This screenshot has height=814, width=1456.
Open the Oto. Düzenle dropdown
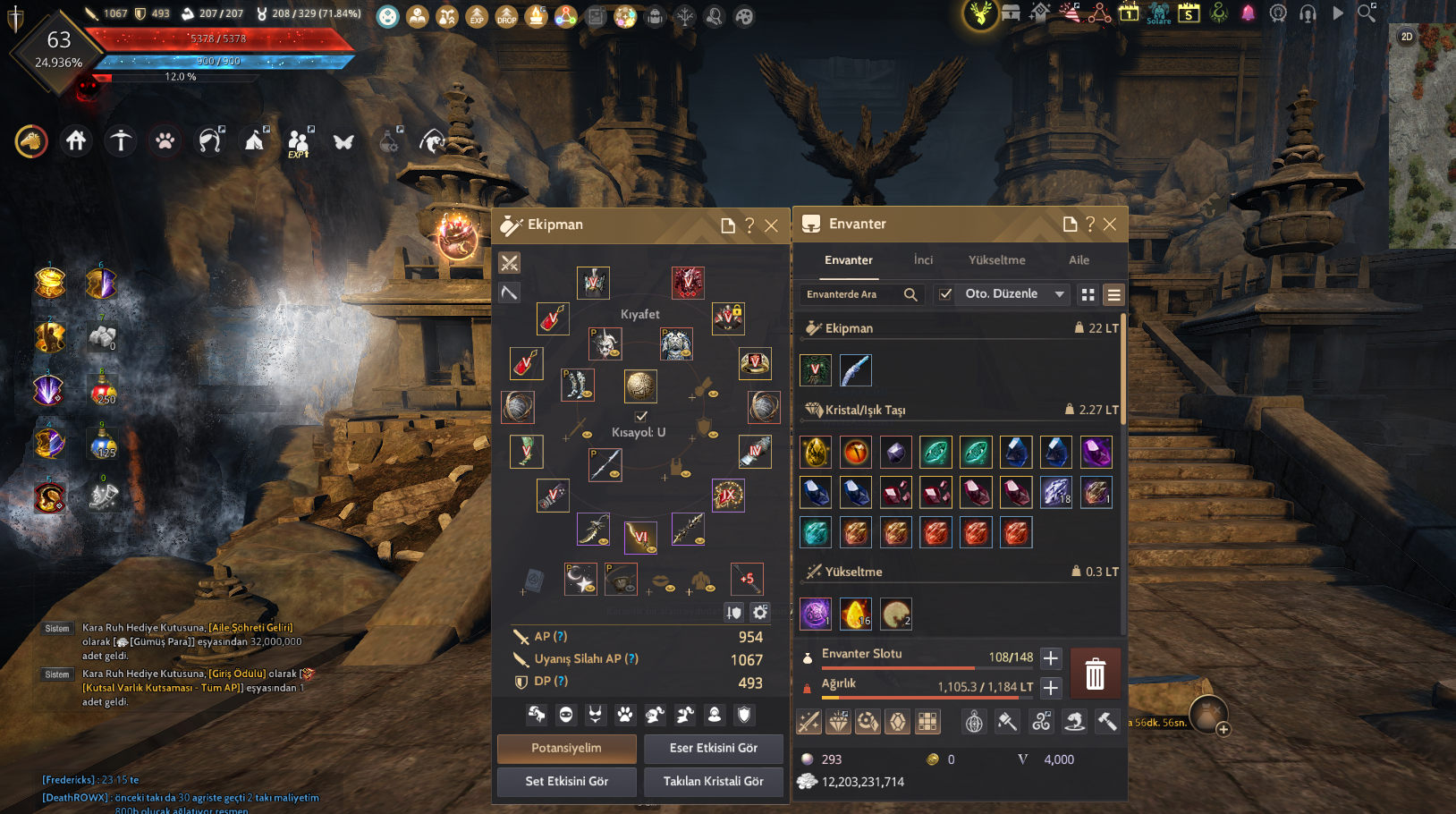pyautogui.click(x=1012, y=293)
